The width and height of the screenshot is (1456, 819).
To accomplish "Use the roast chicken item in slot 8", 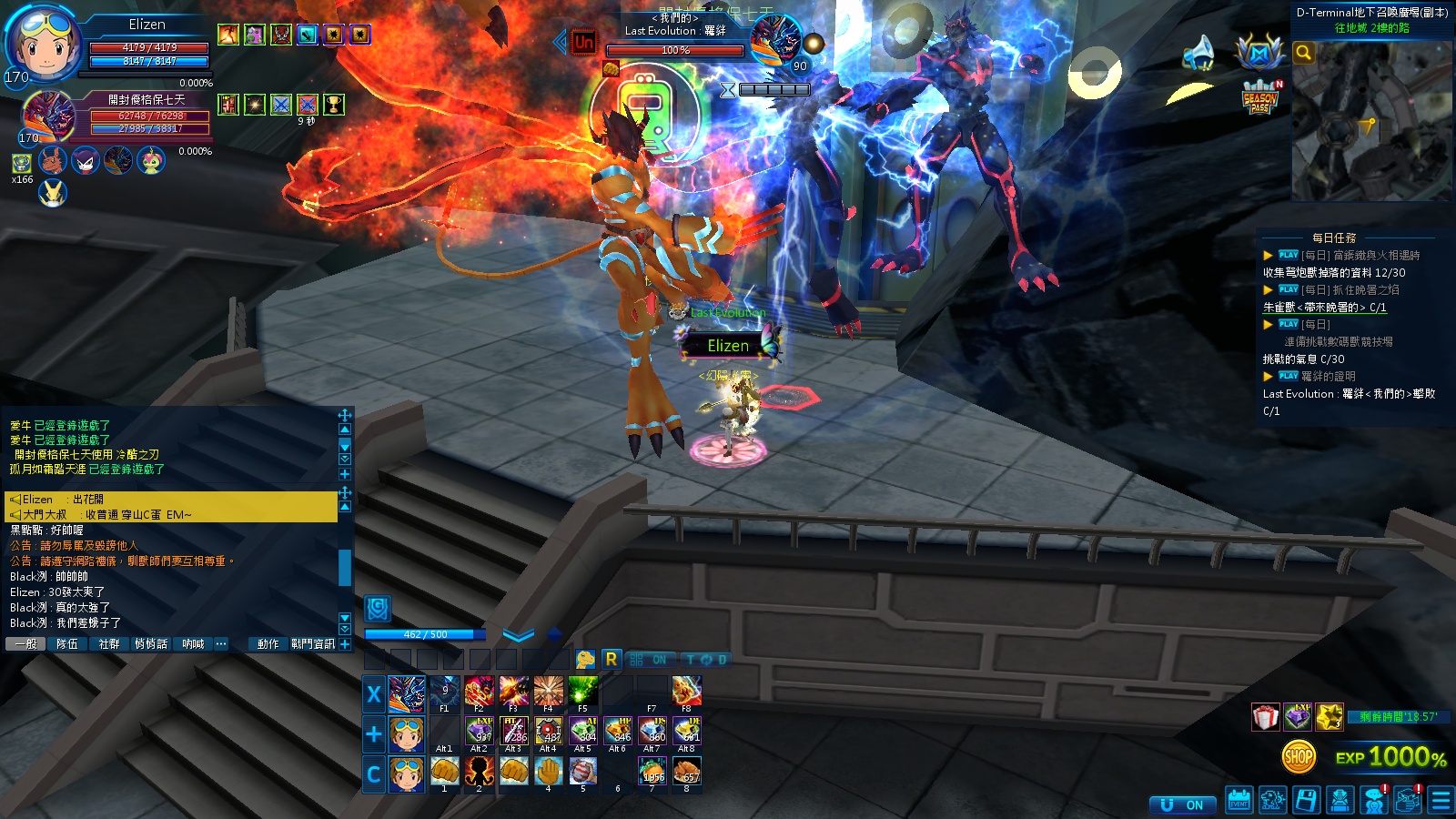I will pyautogui.click(x=687, y=772).
